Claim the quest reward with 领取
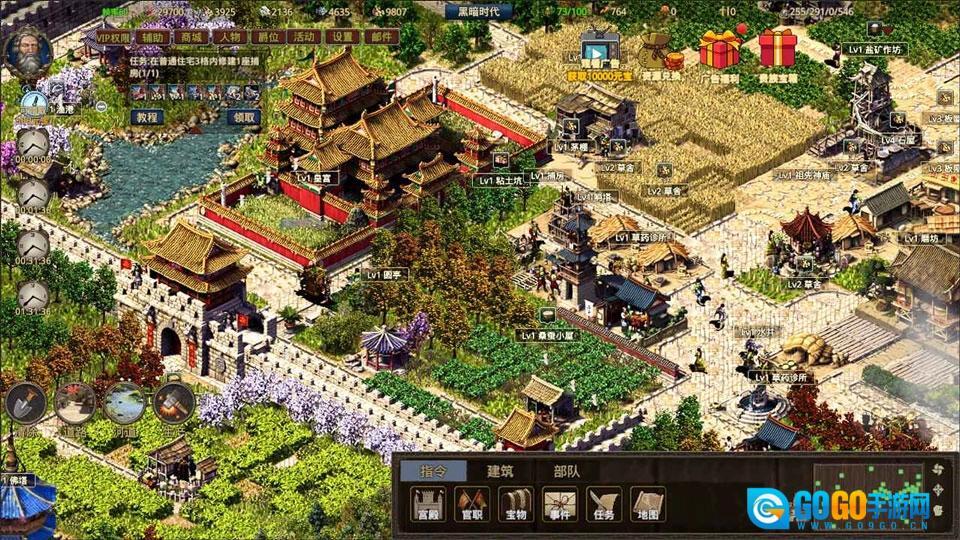The image size is (960, 540). point(245,116)
